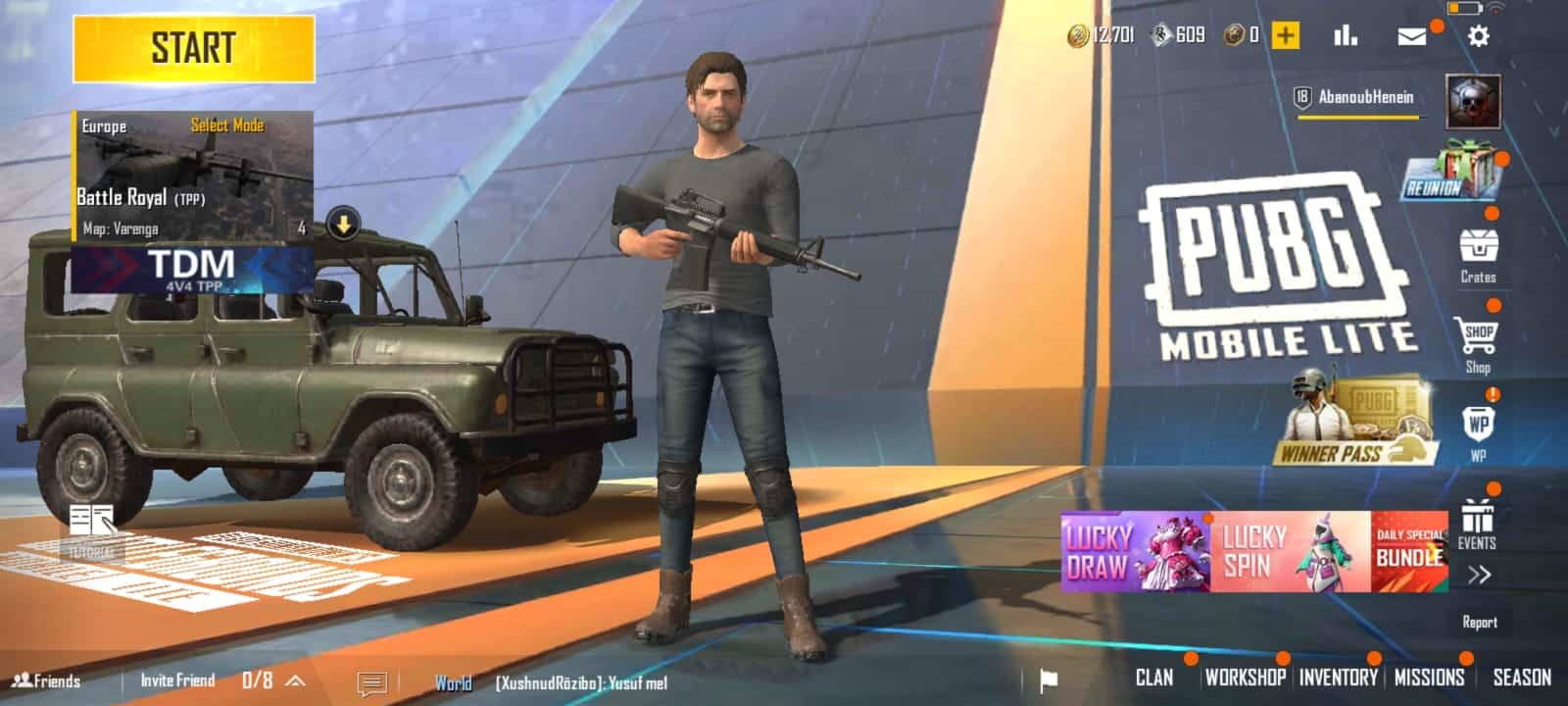Go to the Inventory menu
This screenshot has height=706, width=1568.
[x=1338, y=678]
